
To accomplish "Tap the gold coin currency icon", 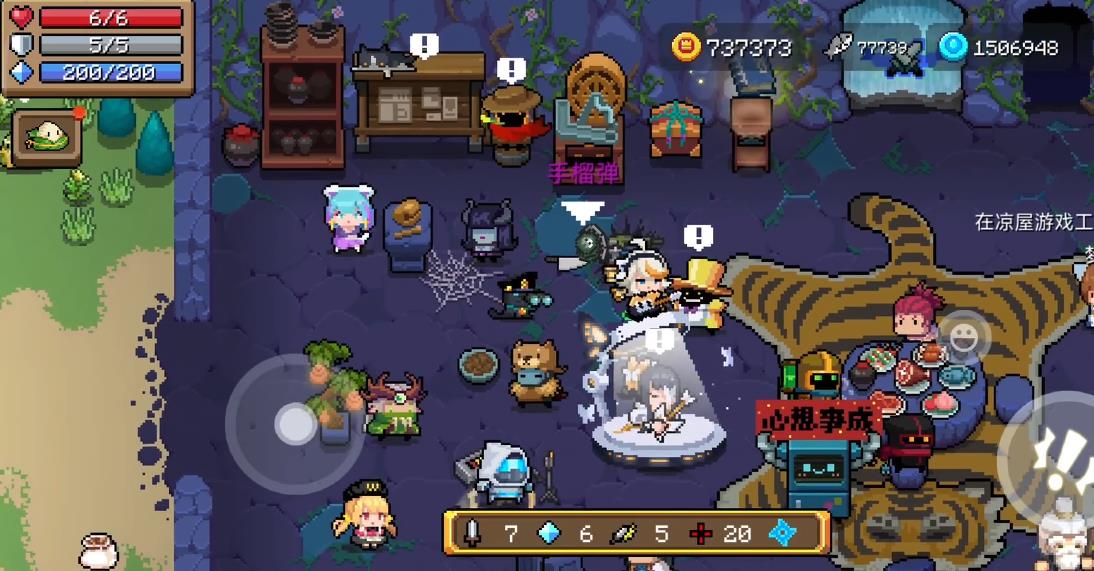I will click(x=685, y=47).
